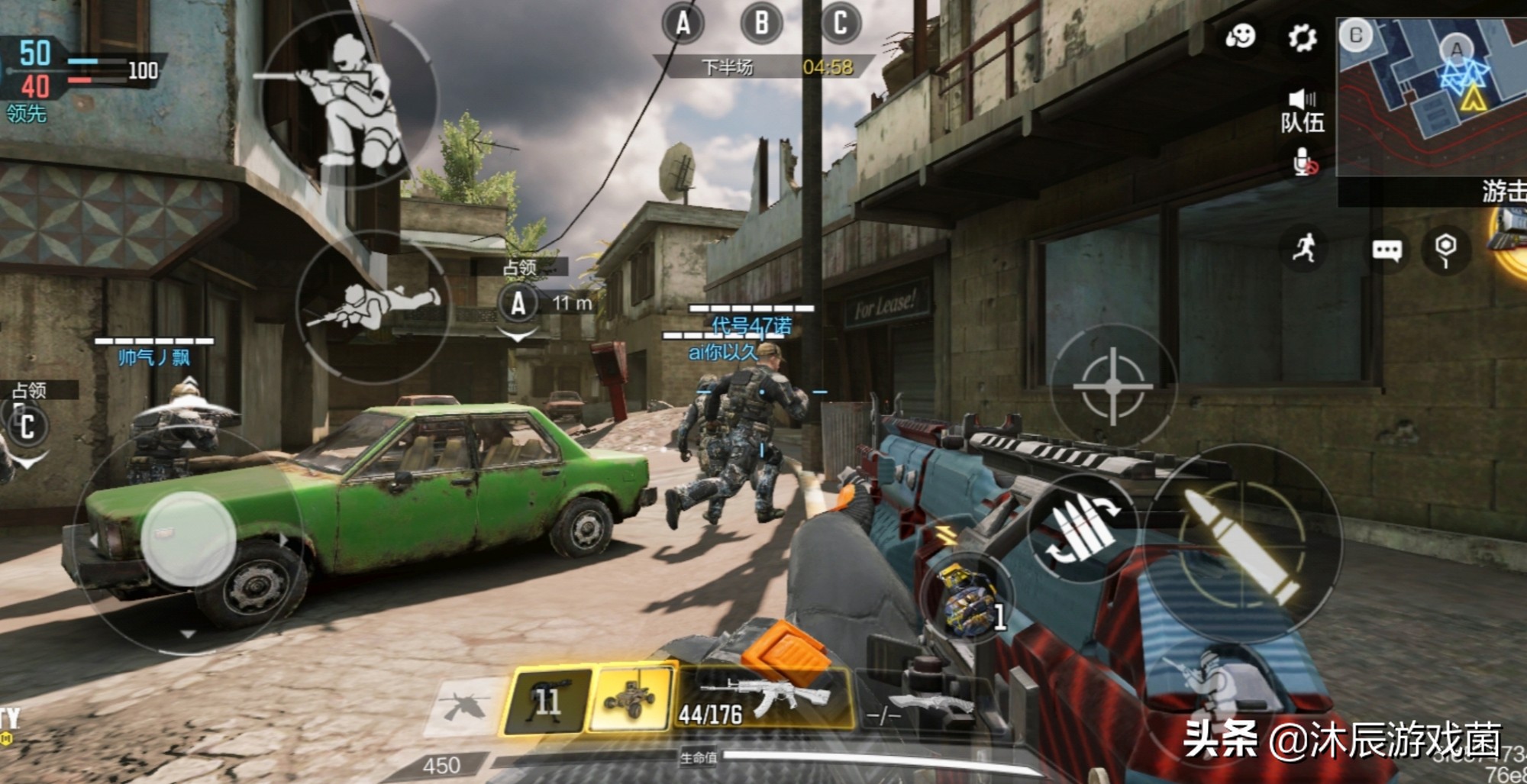Toggle the muted microphone icon
1527x784 pixels.
click(1304, 163)
